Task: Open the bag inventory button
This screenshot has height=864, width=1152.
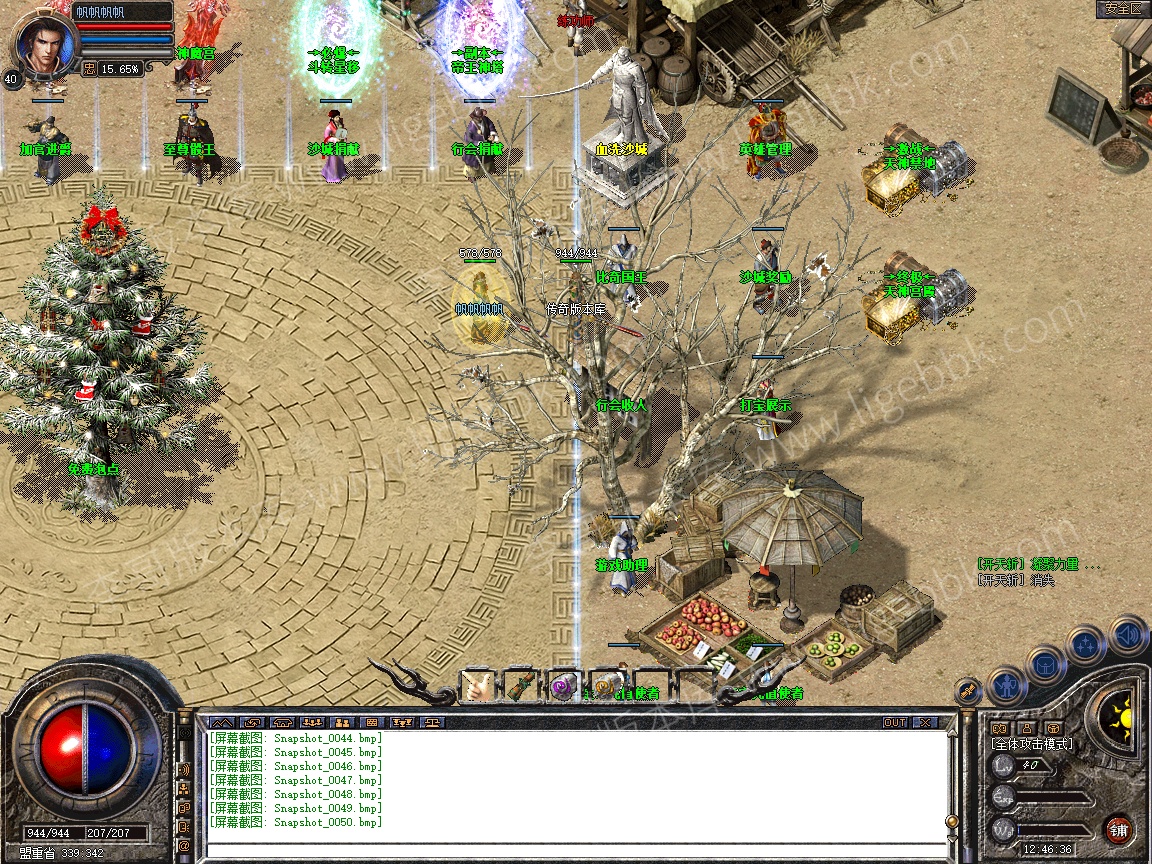Action: [x=1045, y=665]
